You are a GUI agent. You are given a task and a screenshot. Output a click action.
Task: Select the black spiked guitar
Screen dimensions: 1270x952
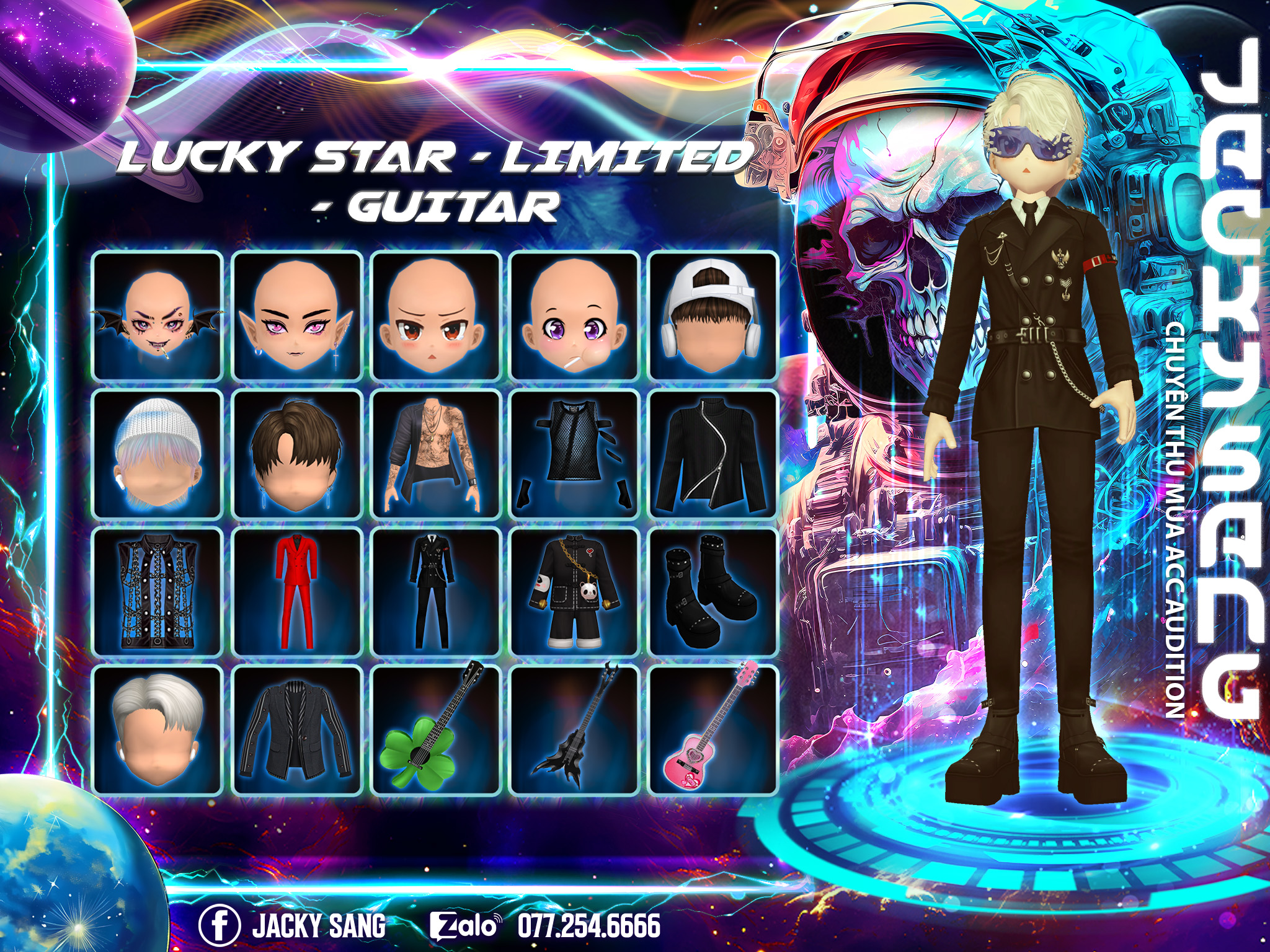(x=574, y=729)
